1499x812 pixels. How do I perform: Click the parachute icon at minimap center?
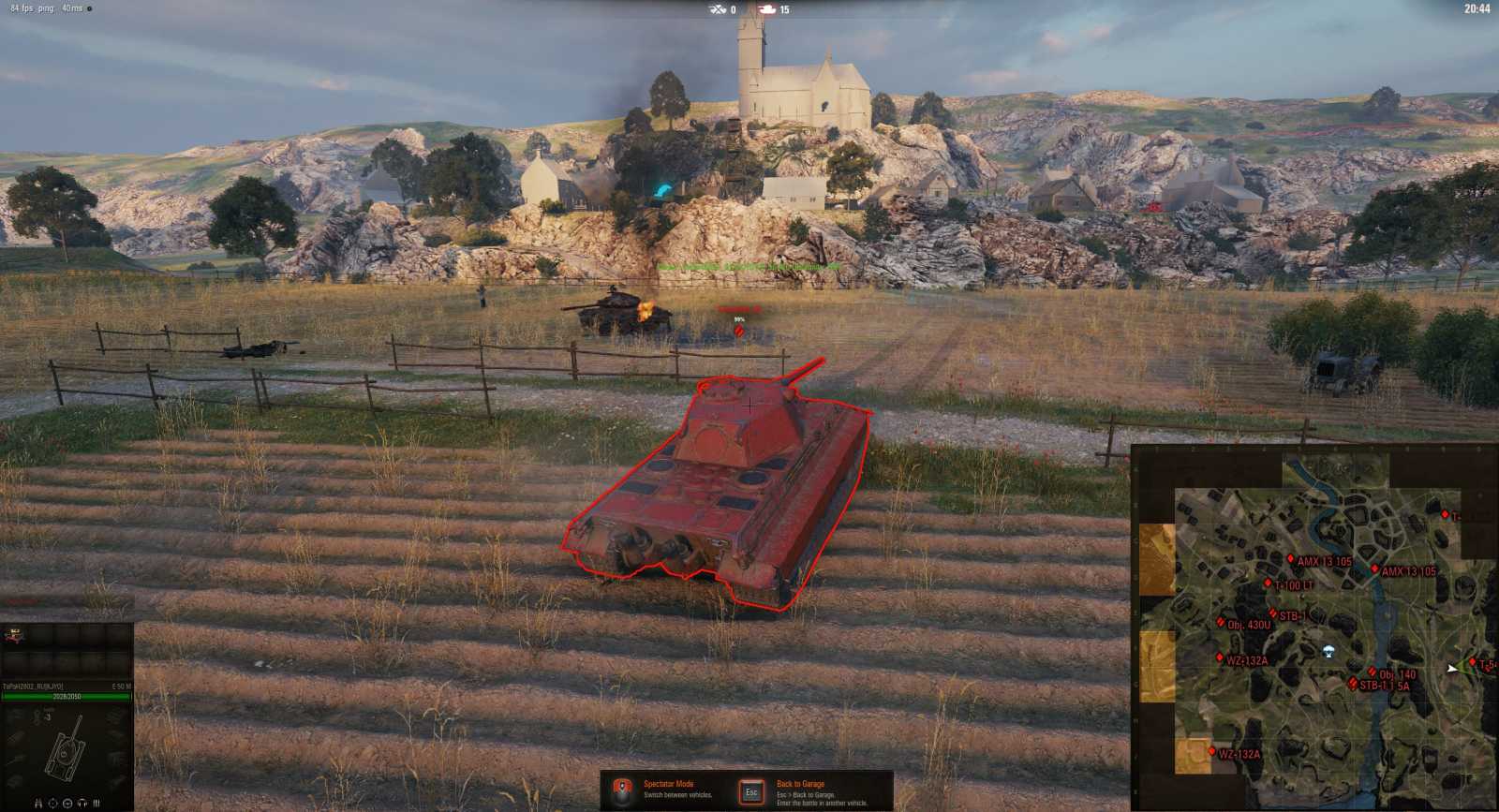coord(1328,650)
